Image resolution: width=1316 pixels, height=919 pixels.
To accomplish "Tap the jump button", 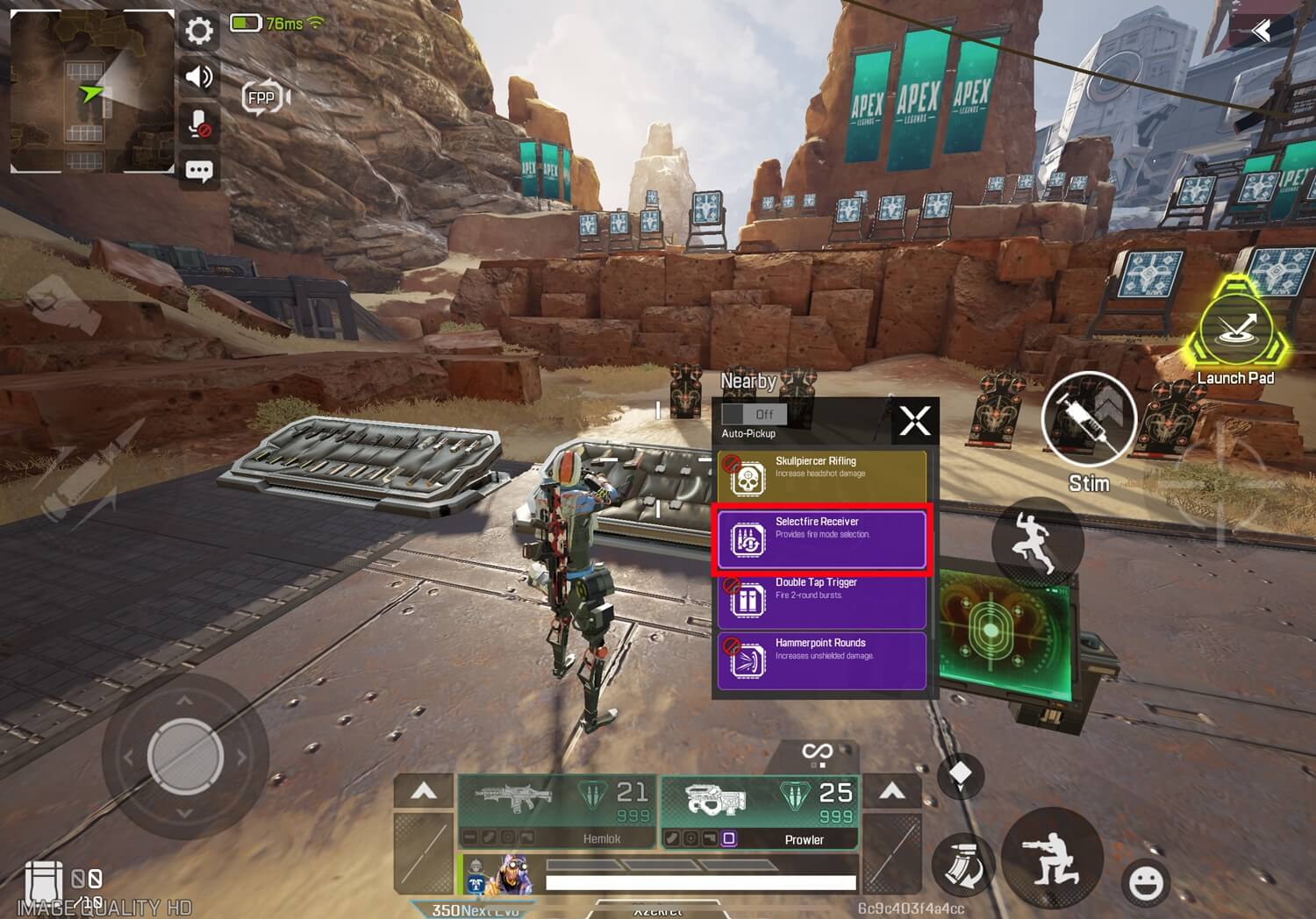I will [1038, 539].
